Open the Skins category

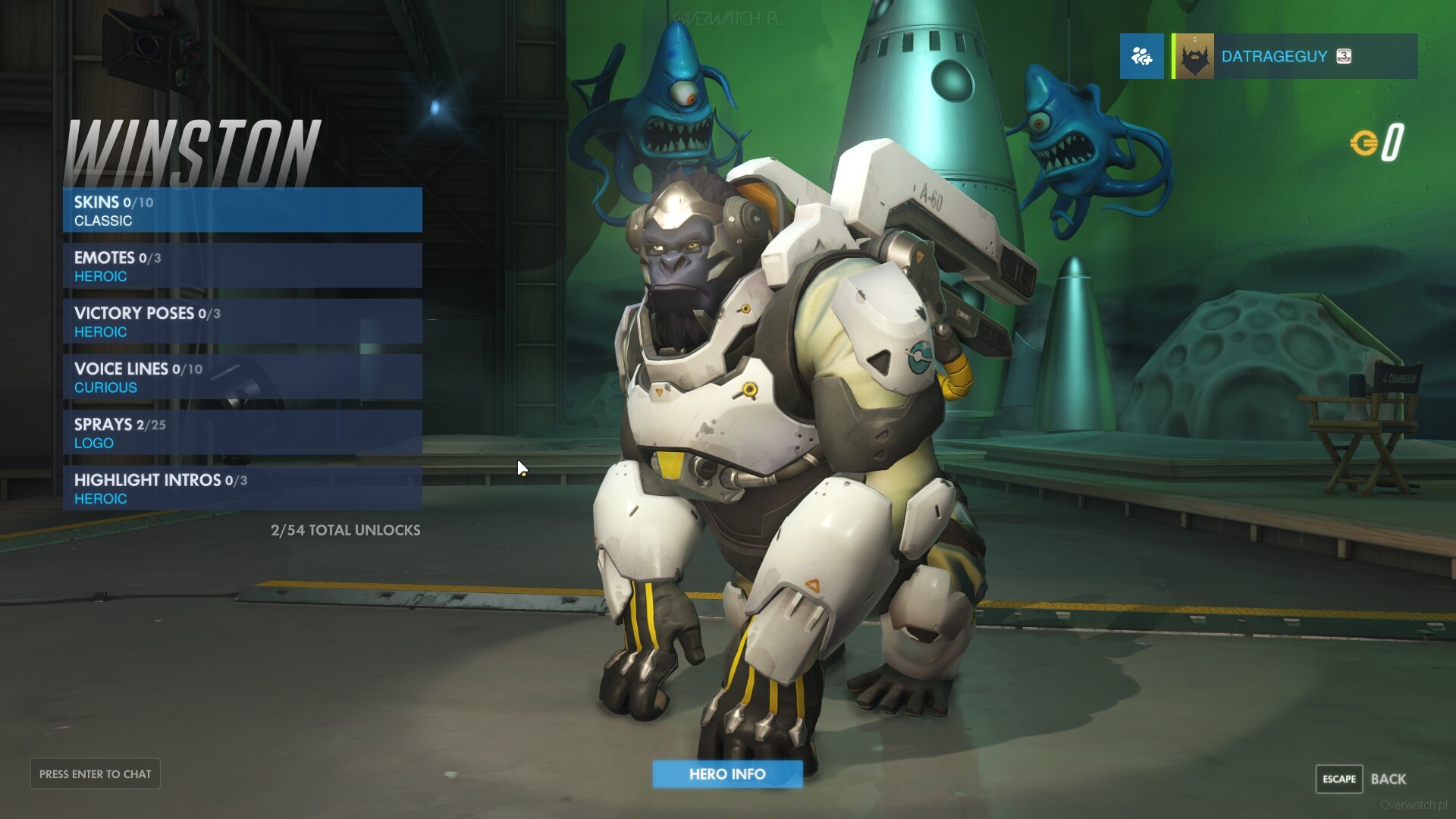(242, 210)
